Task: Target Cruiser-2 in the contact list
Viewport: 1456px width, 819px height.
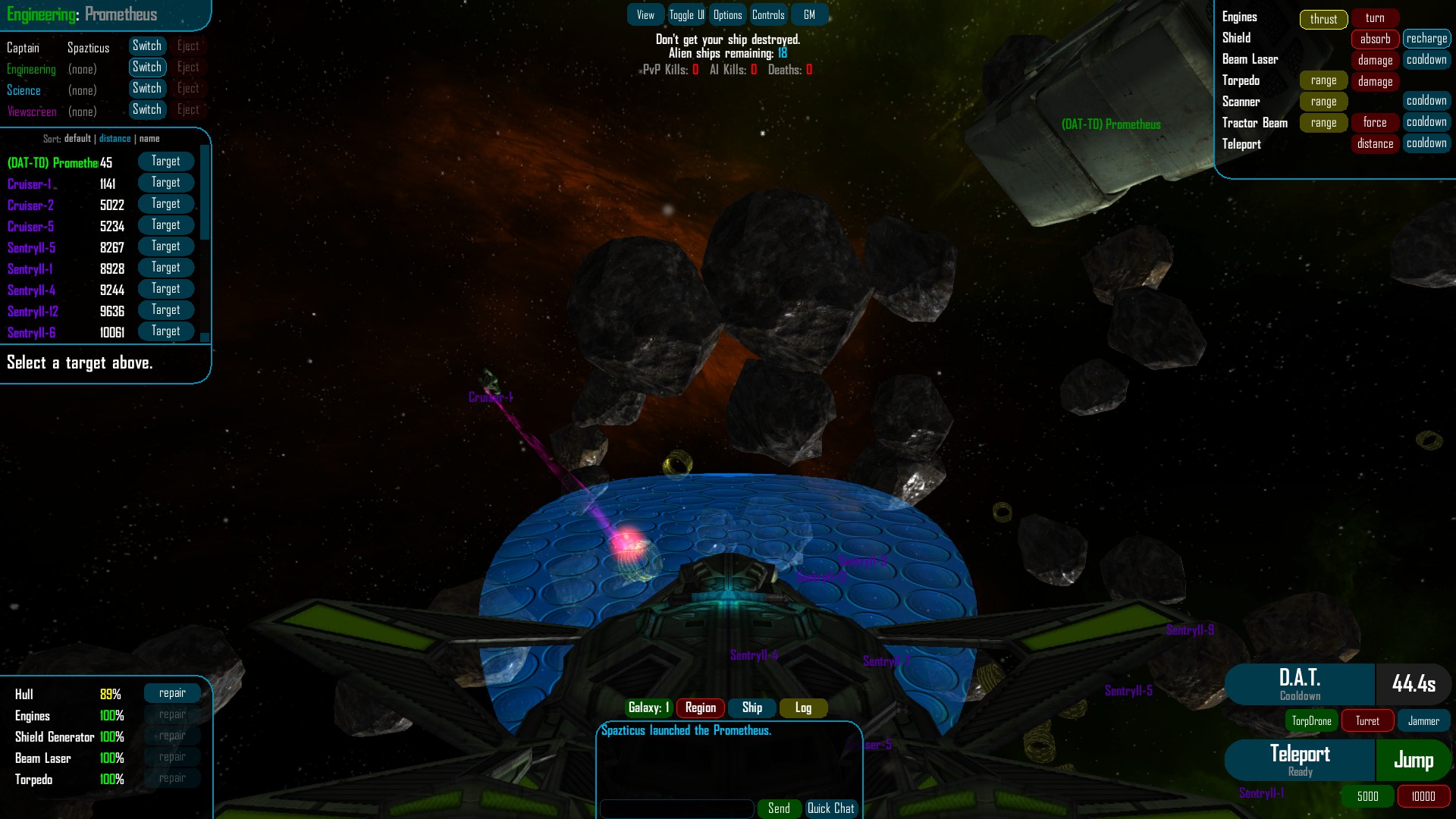Action: [165, 203]
